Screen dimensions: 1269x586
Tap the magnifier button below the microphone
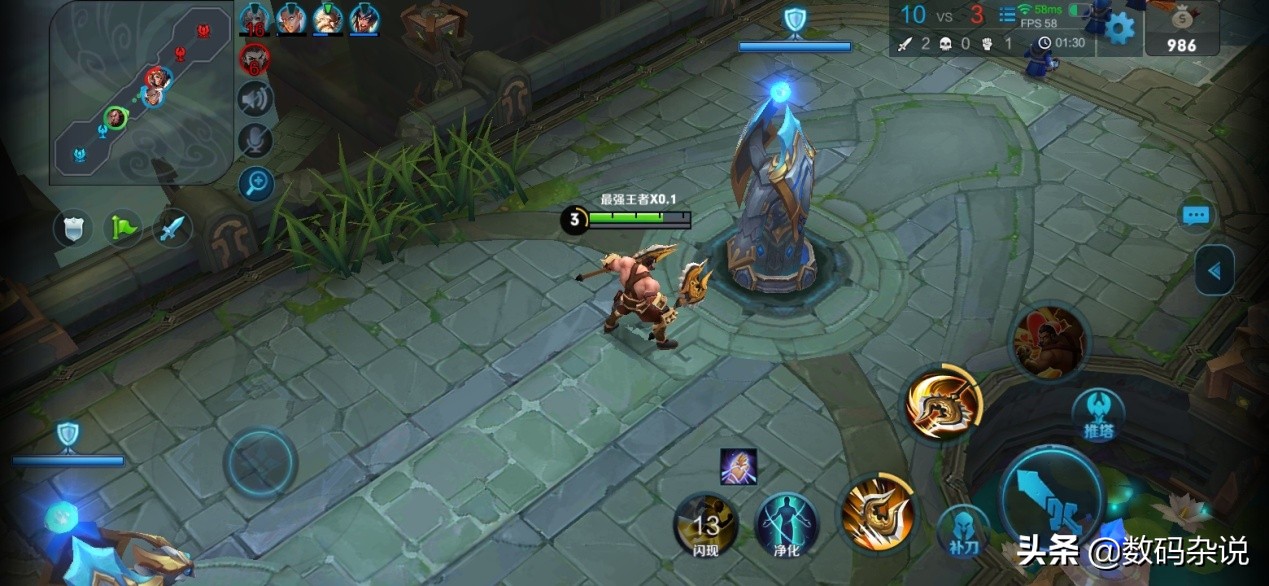tap(256, 183)
